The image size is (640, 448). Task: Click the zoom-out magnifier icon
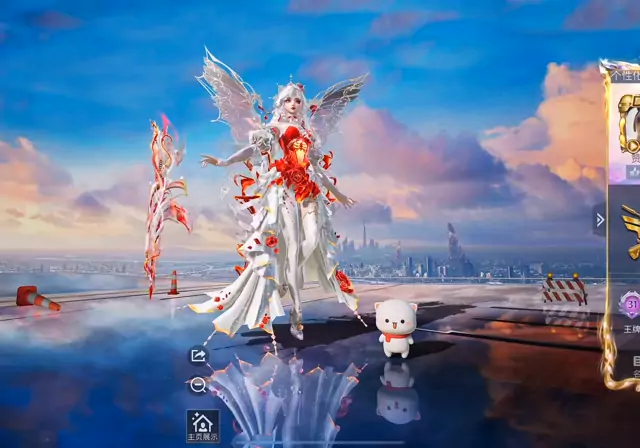pyautogui.click(x=198, y=385)
